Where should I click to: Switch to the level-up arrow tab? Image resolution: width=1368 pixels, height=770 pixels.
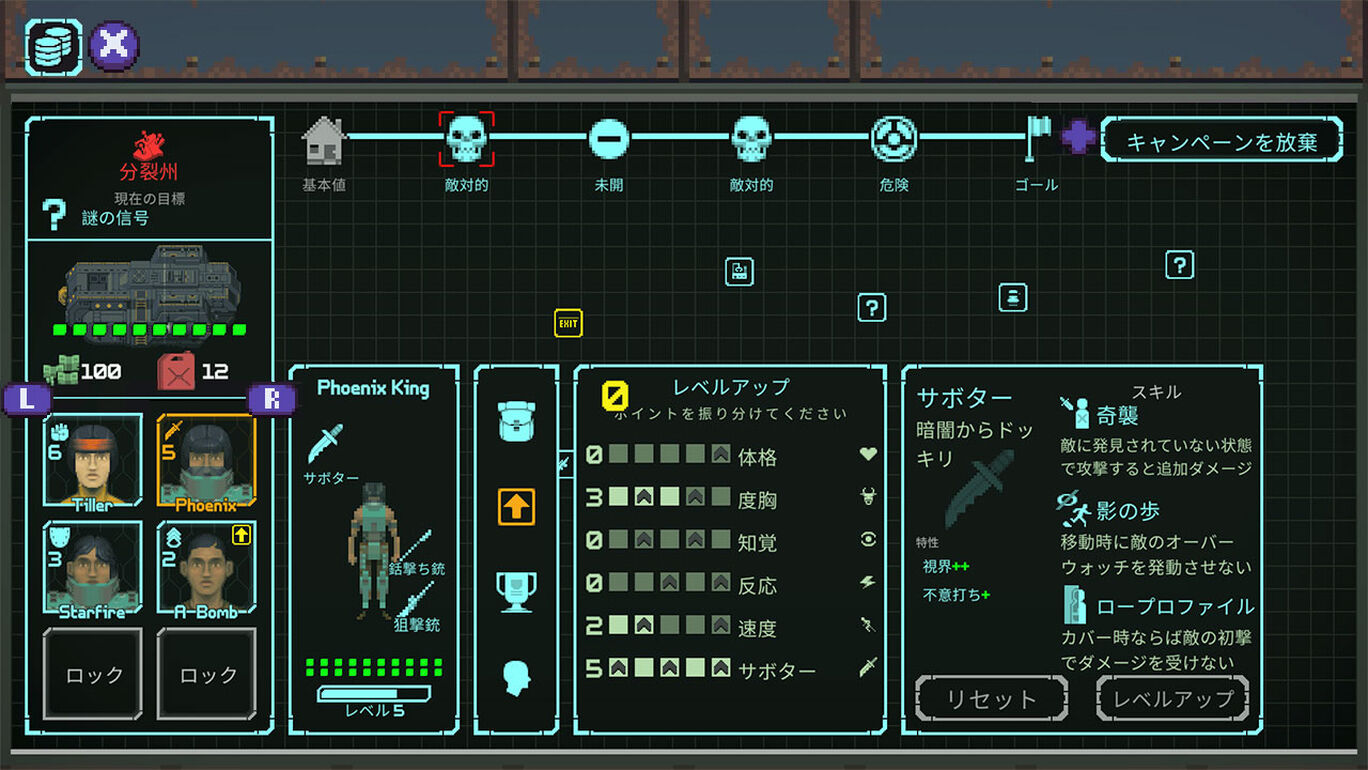tap(516, 507)
